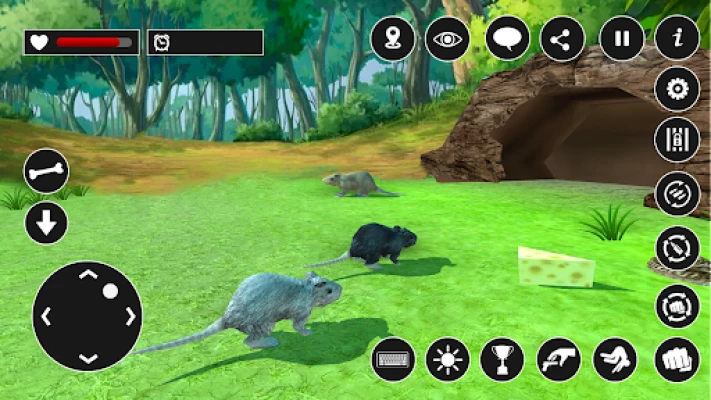This screenshot has width=711, height=400.
Task: Activate the fist attack button
Action: point(677,359)
